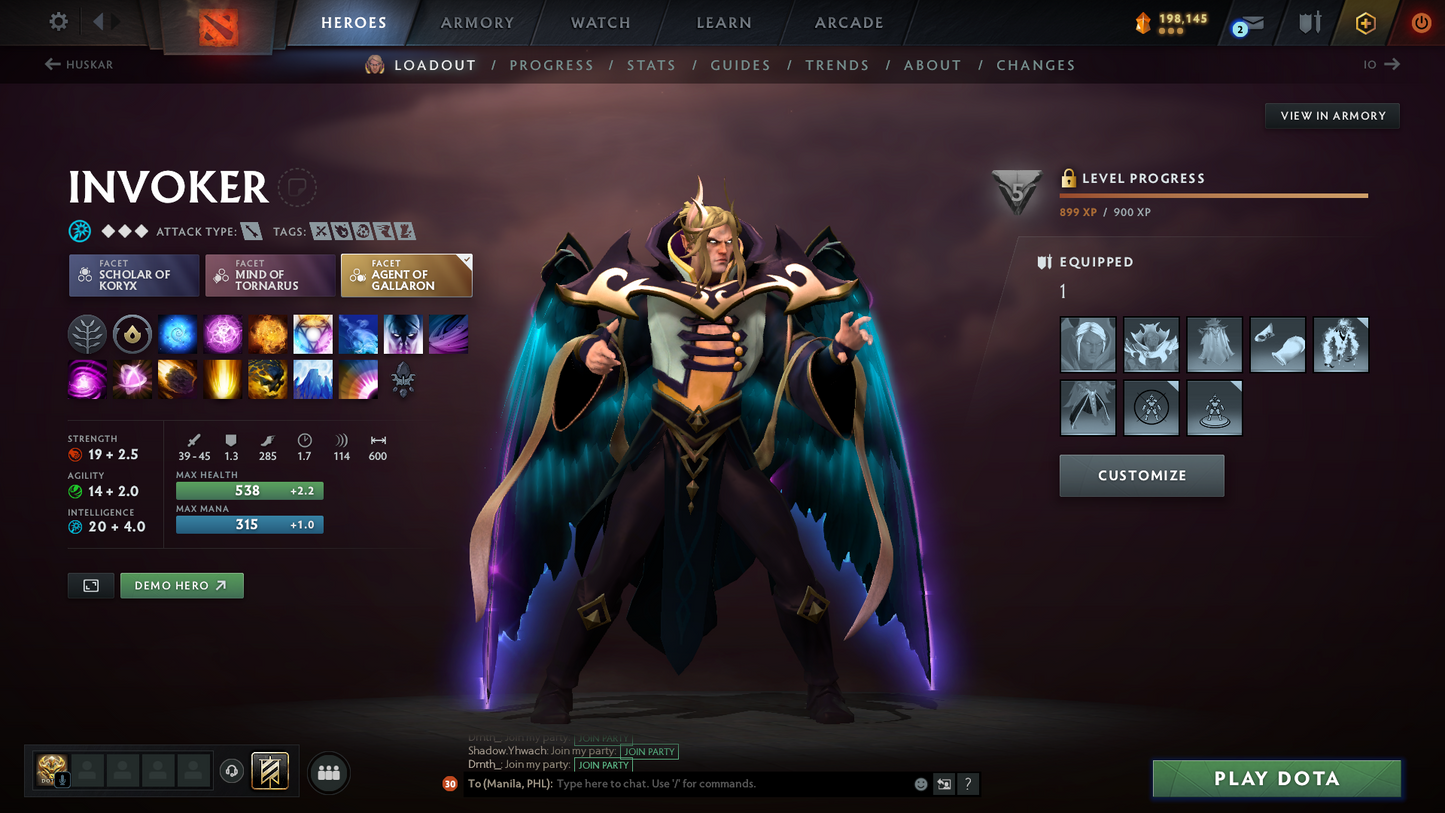Click the Join Party link from Shadow.Yhwach
1445x813 pixels.
(x=649, y=751)
